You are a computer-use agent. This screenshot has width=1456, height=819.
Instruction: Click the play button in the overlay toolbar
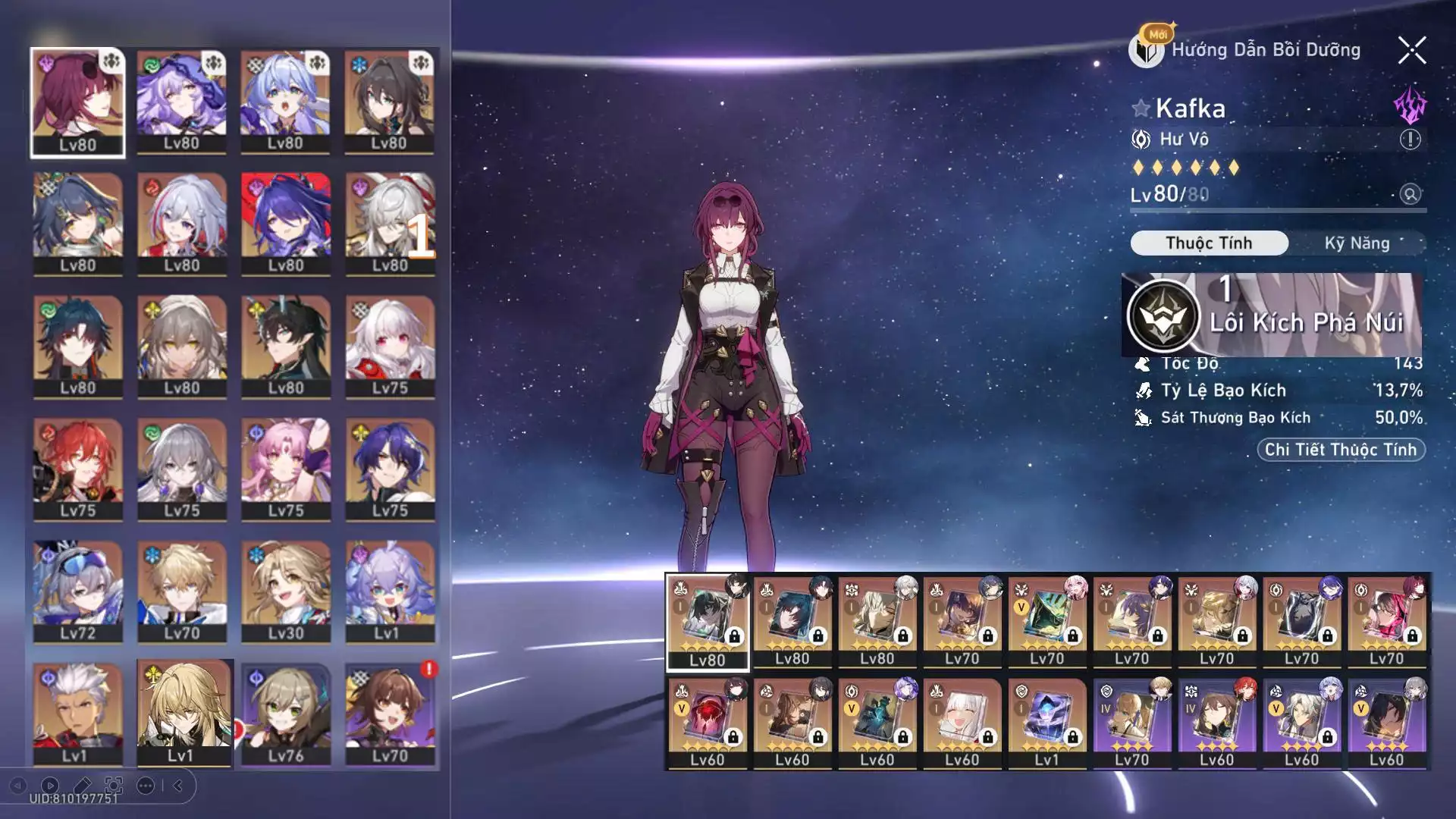(x=50, y=786)
